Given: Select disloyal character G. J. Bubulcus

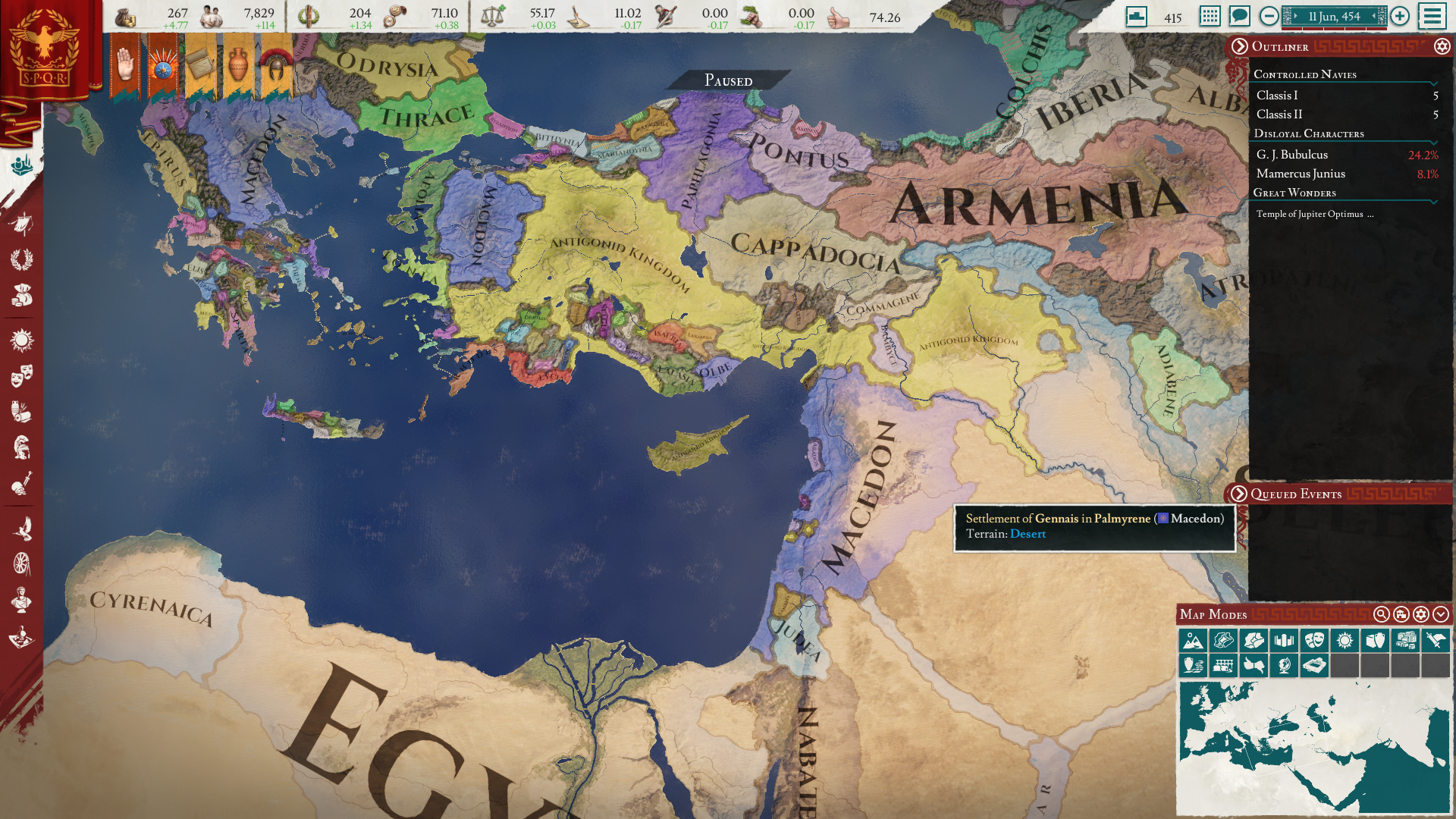Looking at the screenshot, I should 1292,154.
